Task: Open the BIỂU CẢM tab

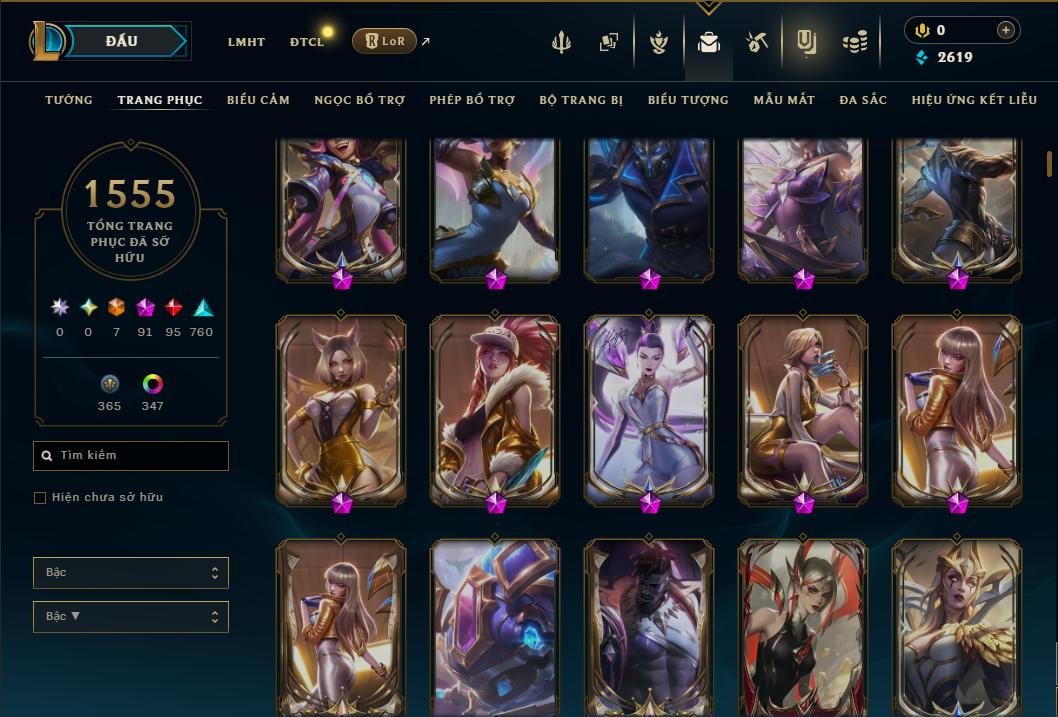Action: pos(258,100)
